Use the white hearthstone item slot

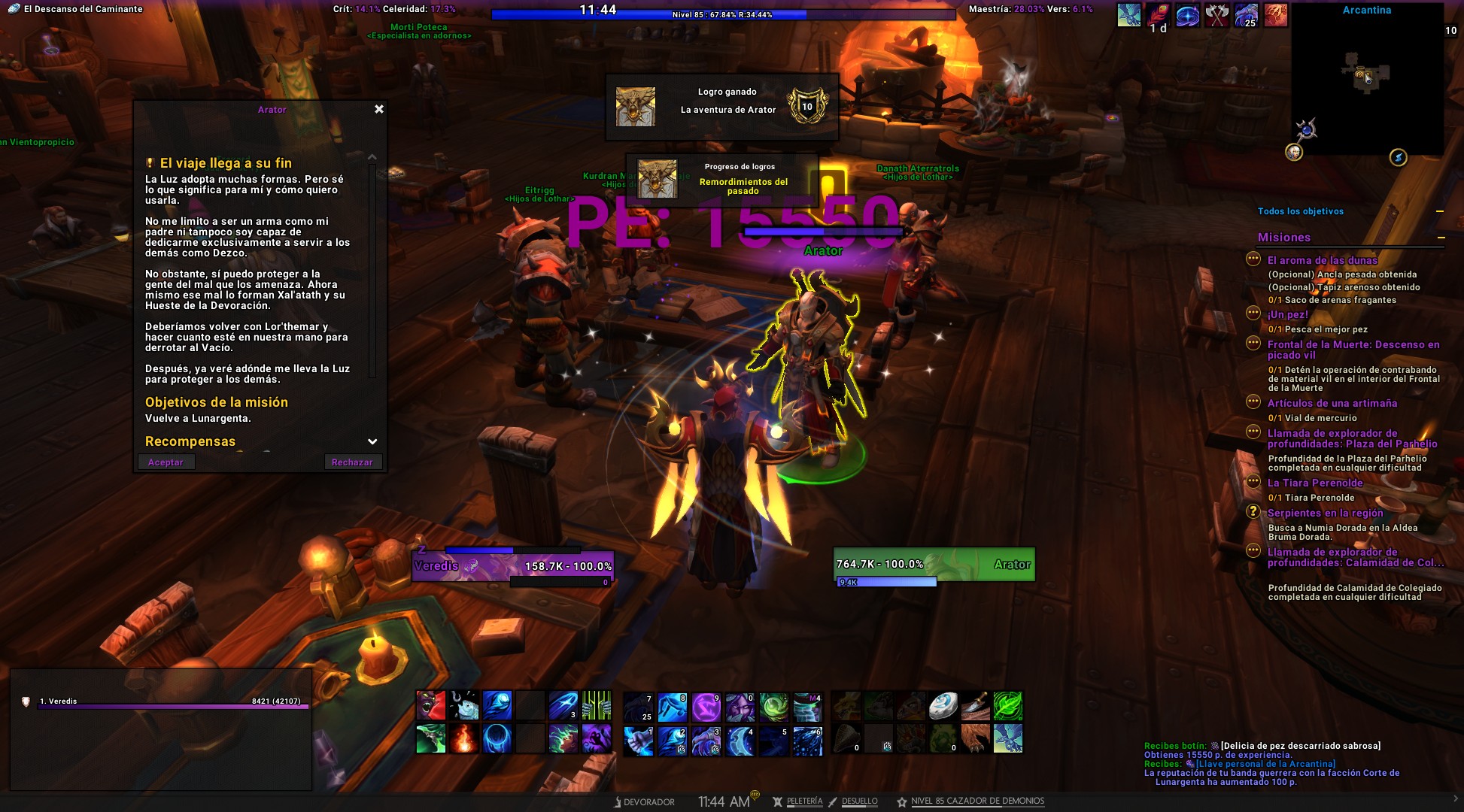(943, 706)
